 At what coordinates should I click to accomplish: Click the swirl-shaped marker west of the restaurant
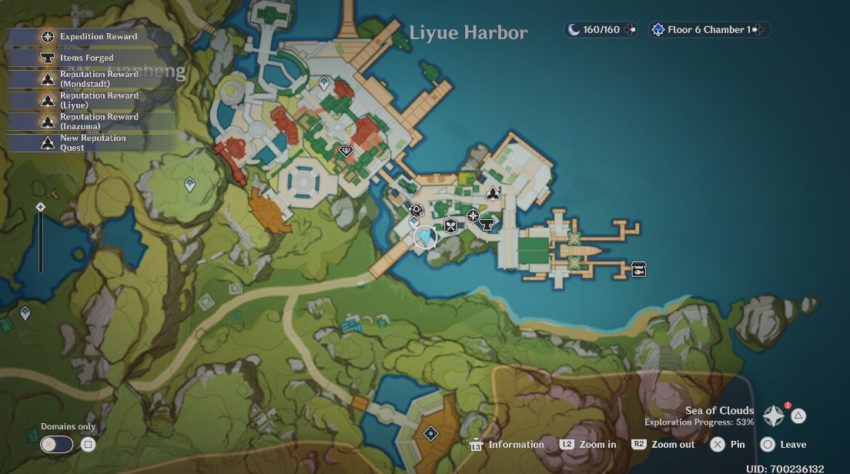pyautogui.click(x=416, y=210)
